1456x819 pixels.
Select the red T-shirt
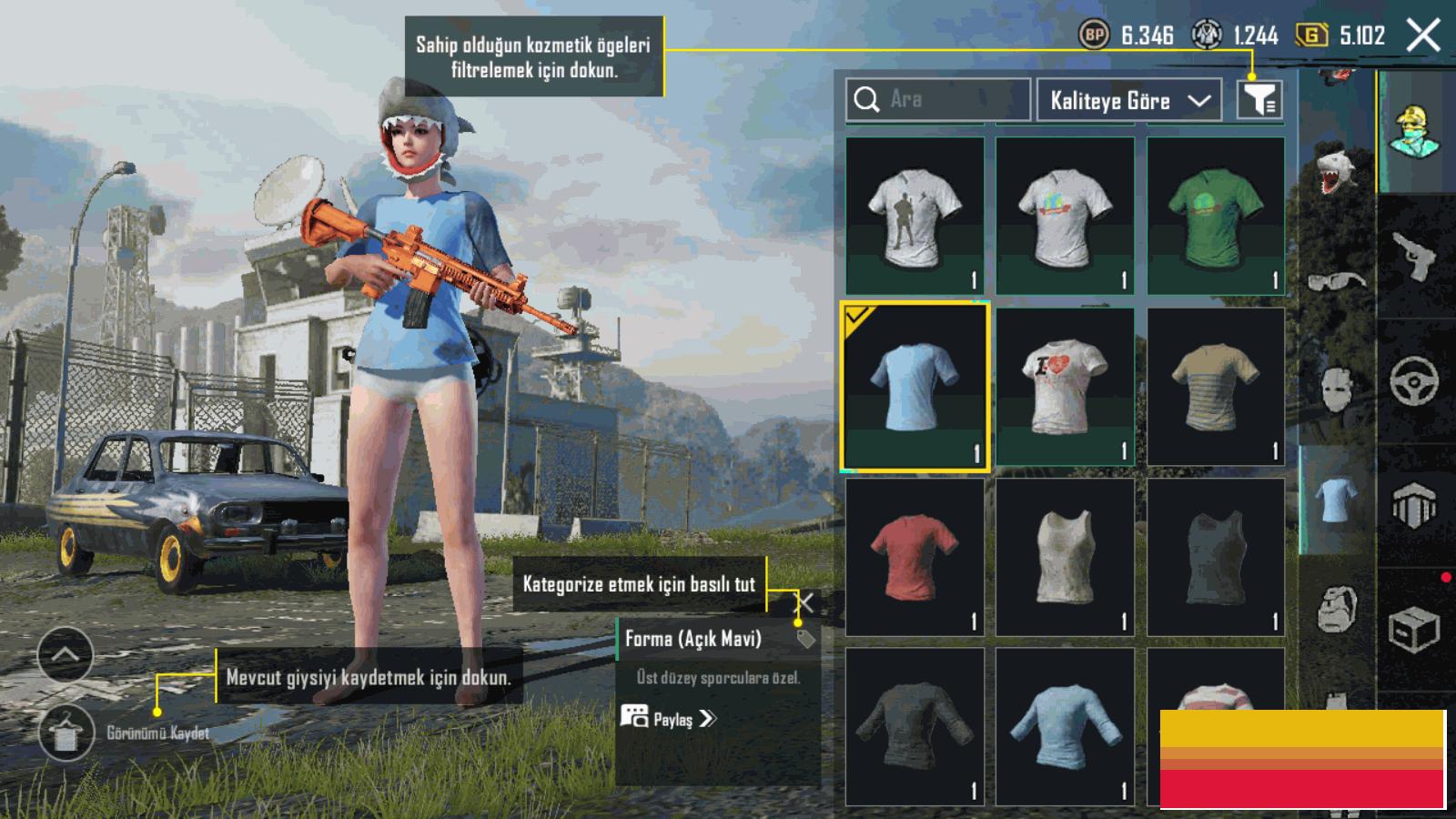click(x=914, y=556)
